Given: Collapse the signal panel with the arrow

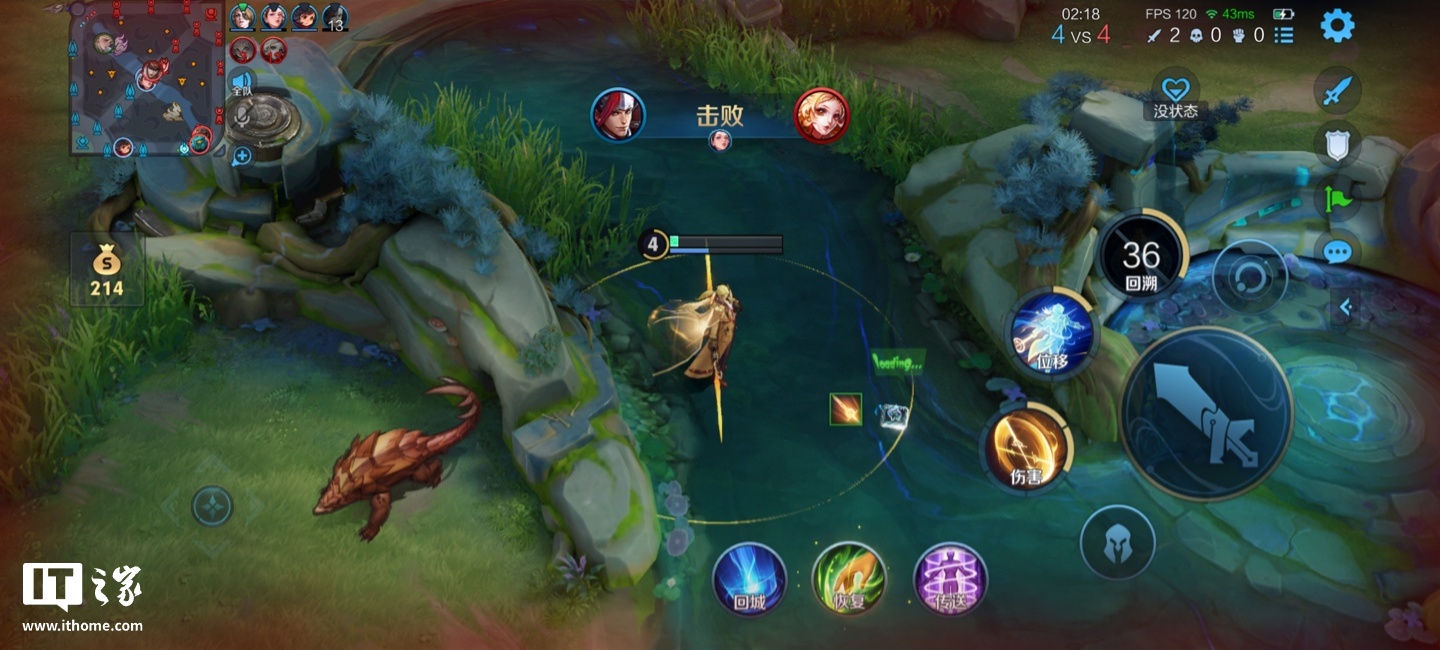Looking at the screenshot, I should [x=1346, y=307].
